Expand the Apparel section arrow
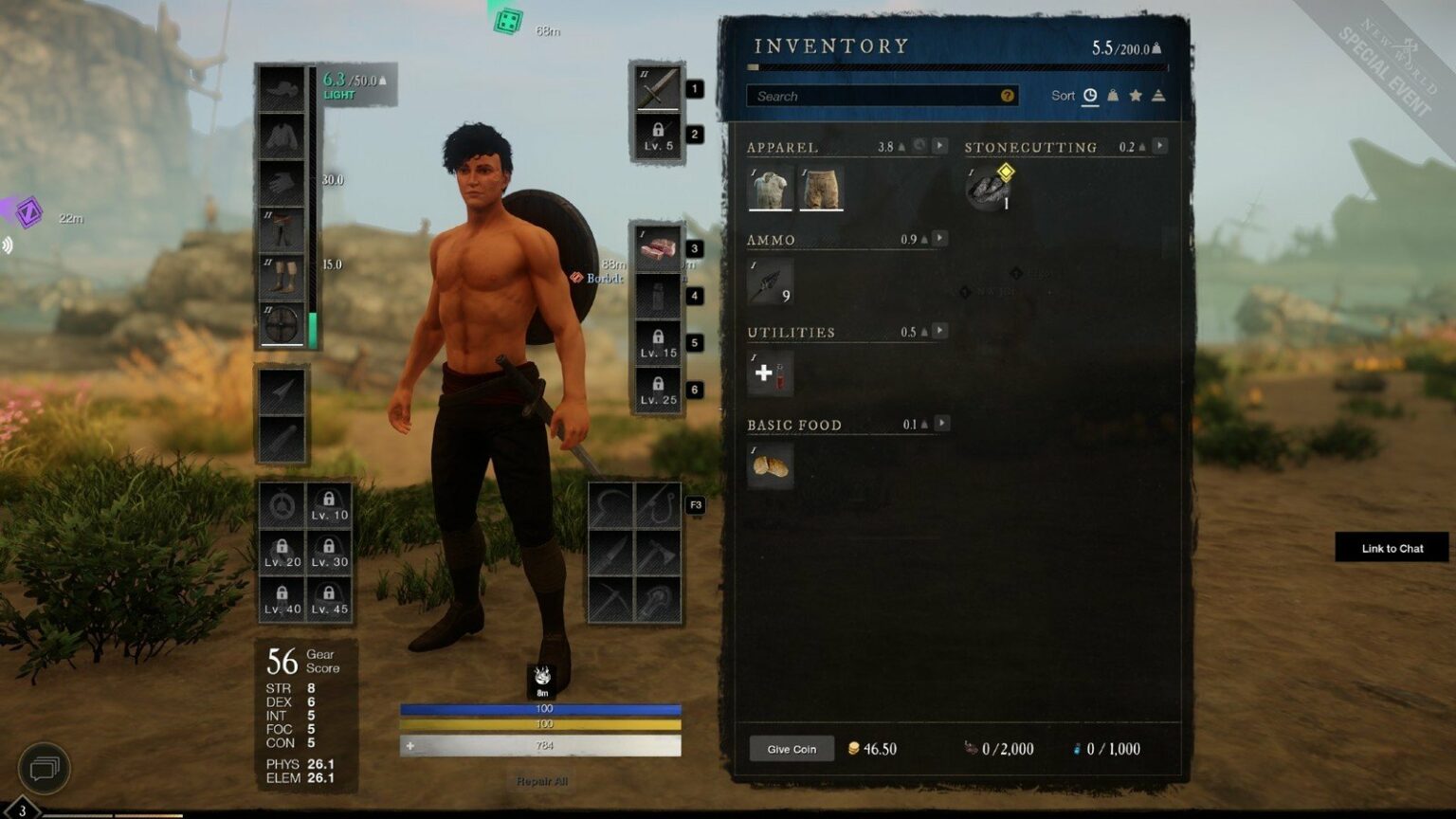This screenshot has height=819, width=1456. [x=939, y=146]
